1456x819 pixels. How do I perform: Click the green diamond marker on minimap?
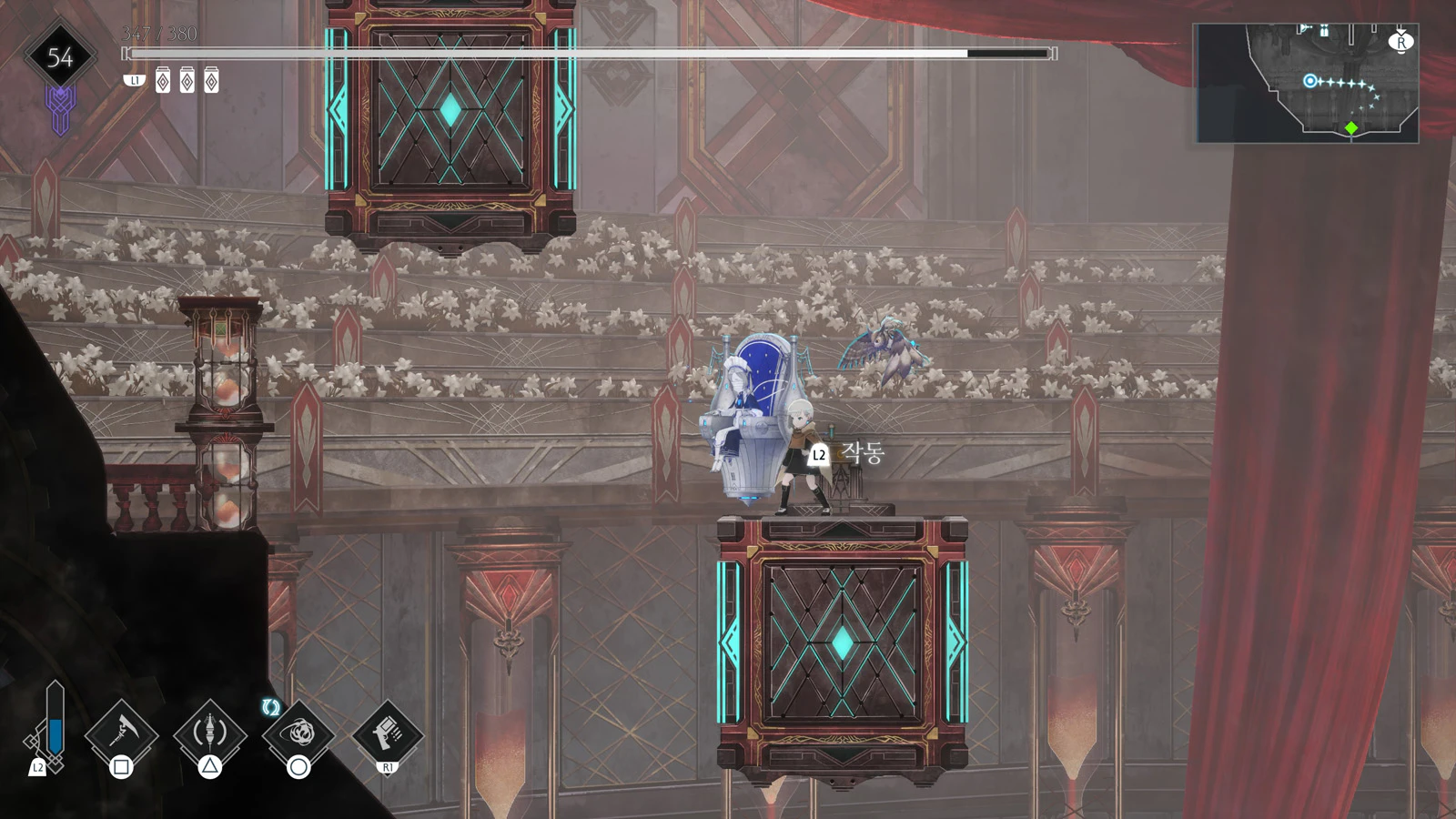[1351, 128]
